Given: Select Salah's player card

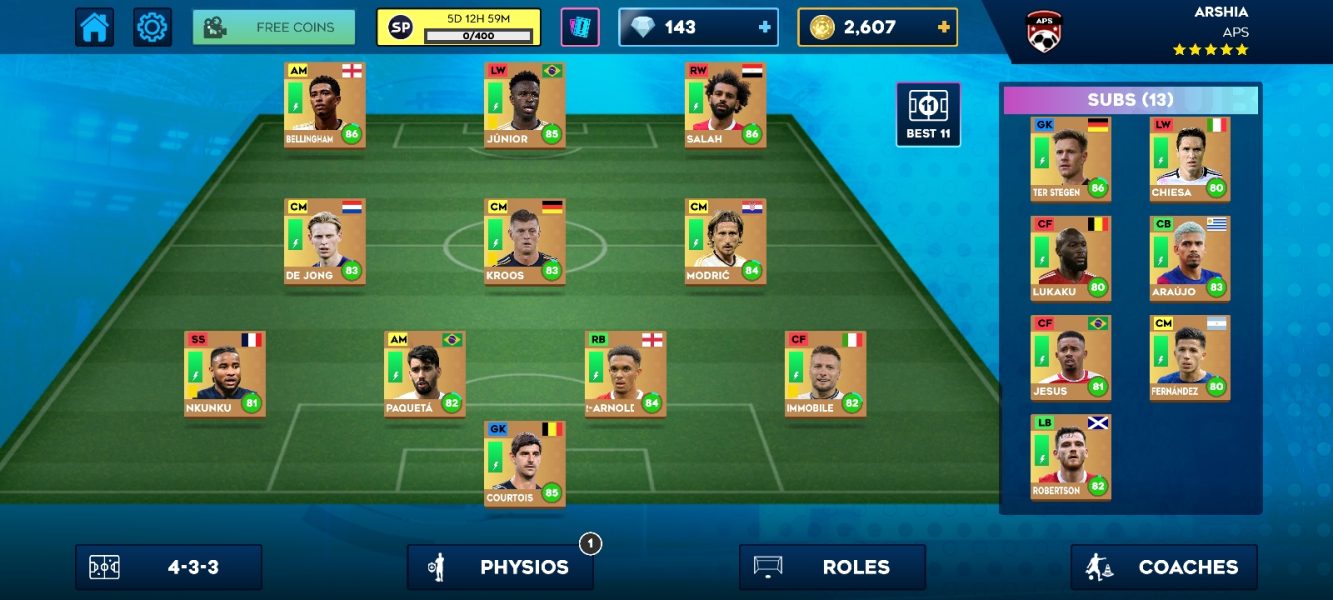Looking at the screenshot, I should coord(725,105).
